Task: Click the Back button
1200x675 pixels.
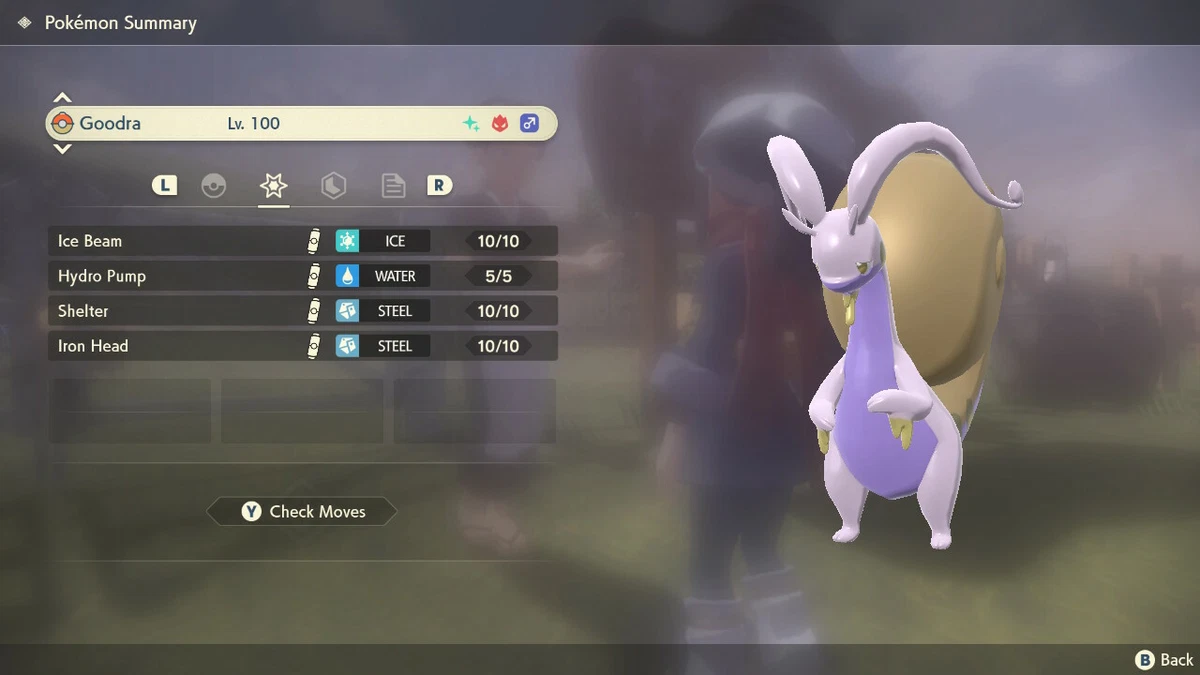Action: coord(1164,659)
